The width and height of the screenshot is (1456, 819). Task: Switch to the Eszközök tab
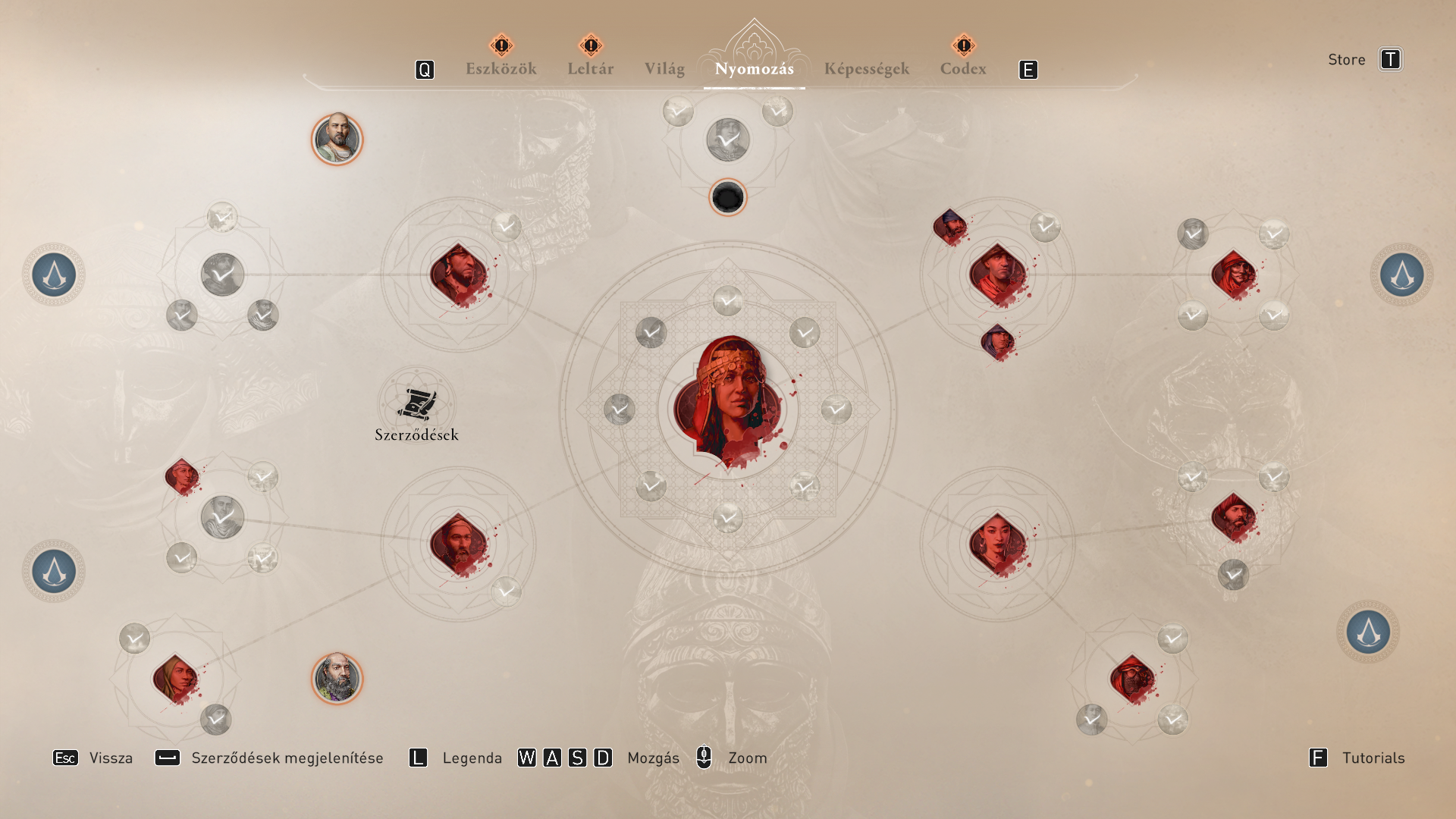500,68
